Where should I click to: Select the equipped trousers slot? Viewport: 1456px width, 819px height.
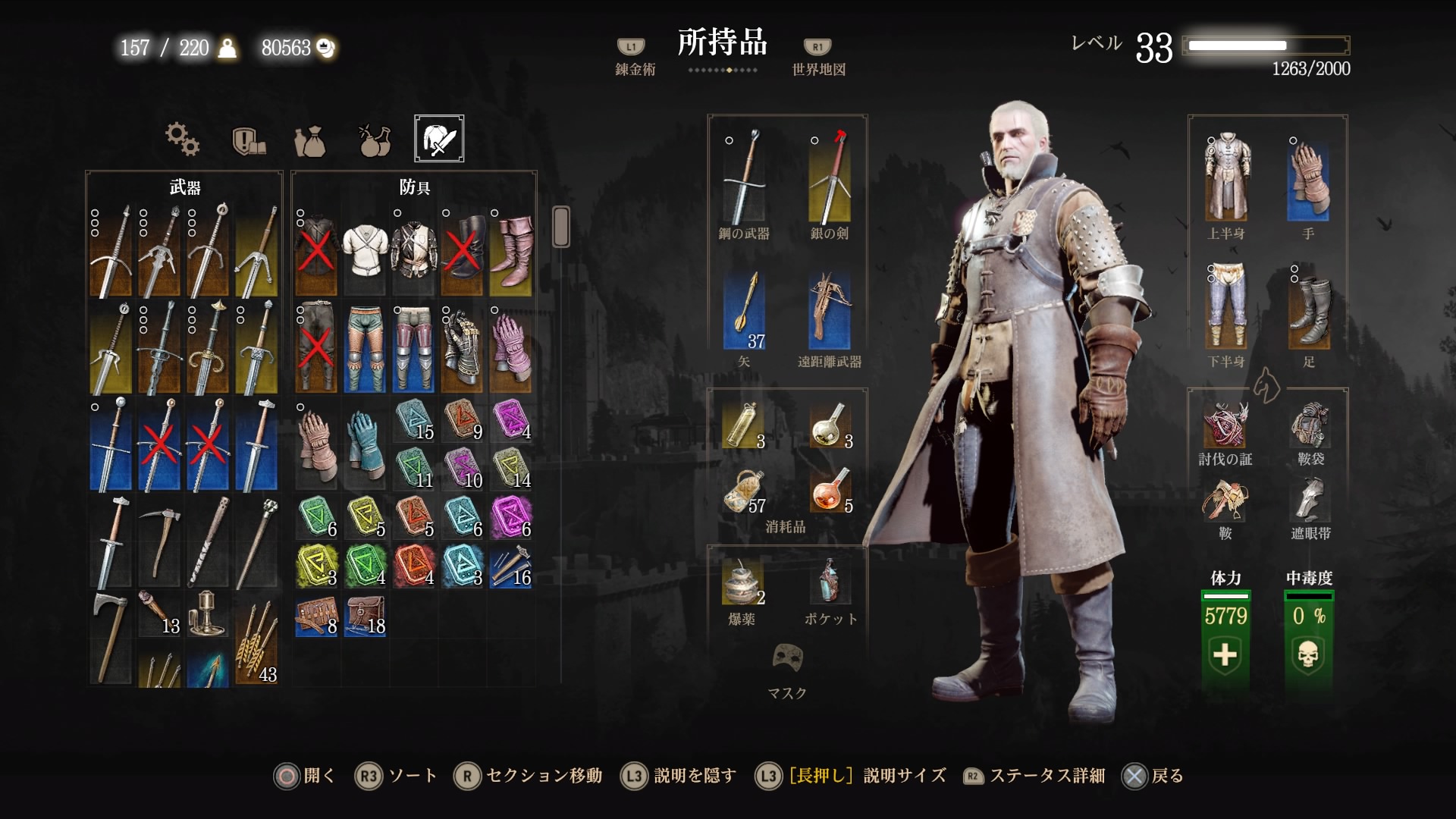[x=1226, y=306]
